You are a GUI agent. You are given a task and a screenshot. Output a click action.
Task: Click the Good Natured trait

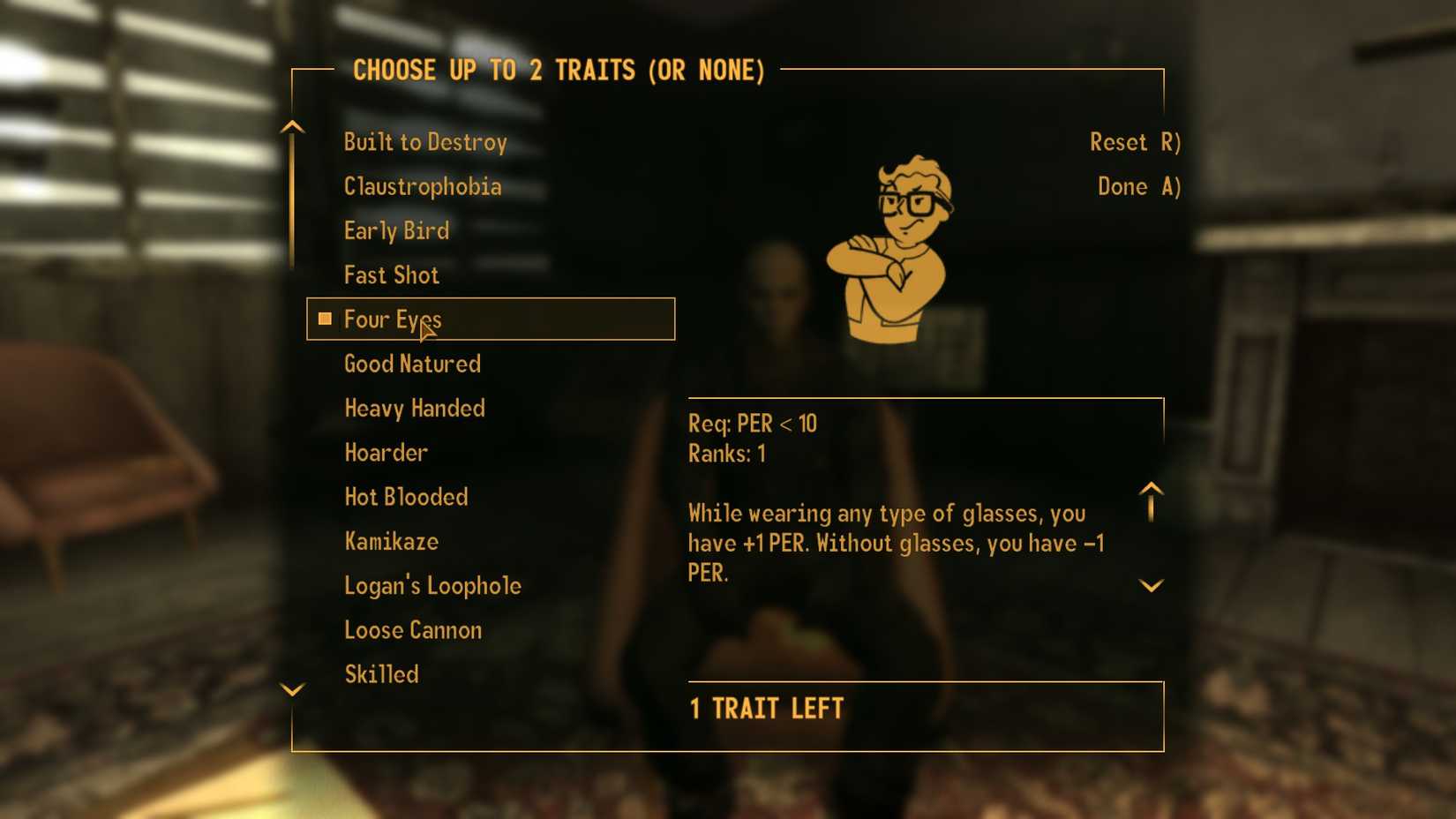[x=411, y=364]
